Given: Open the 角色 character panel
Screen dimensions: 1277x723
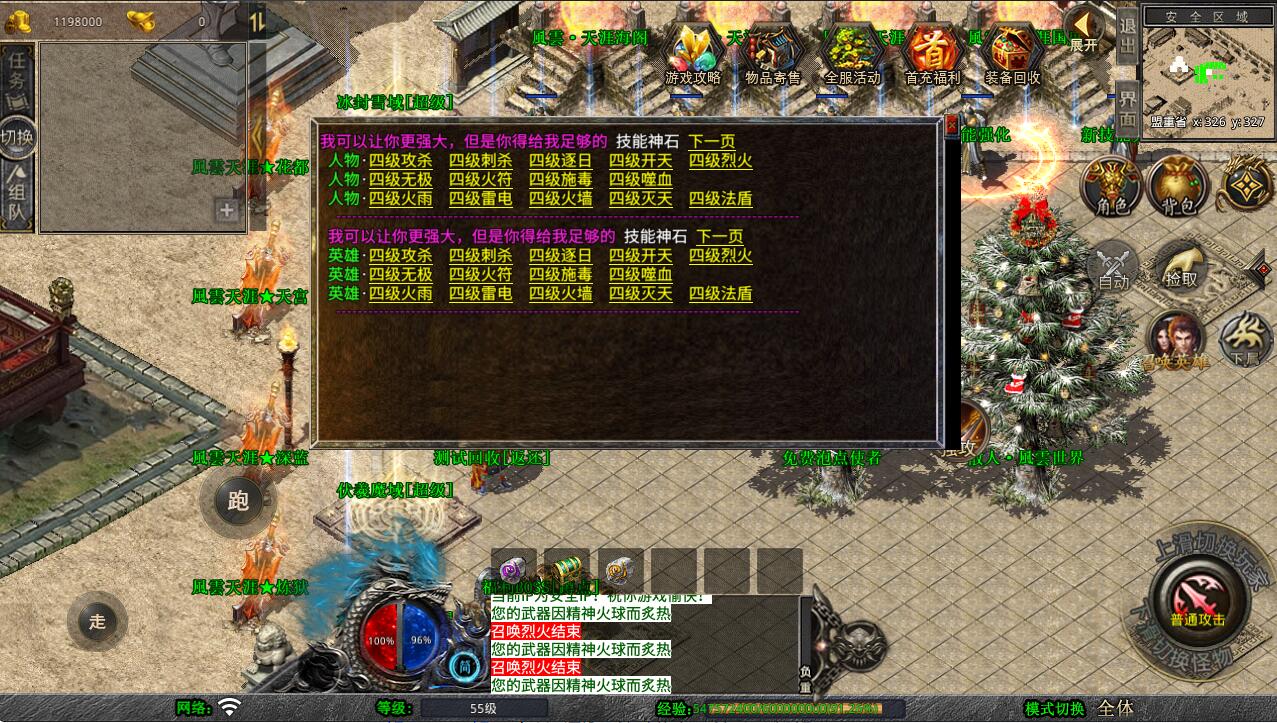Looking at the screenshot, I should [1112, 187].
